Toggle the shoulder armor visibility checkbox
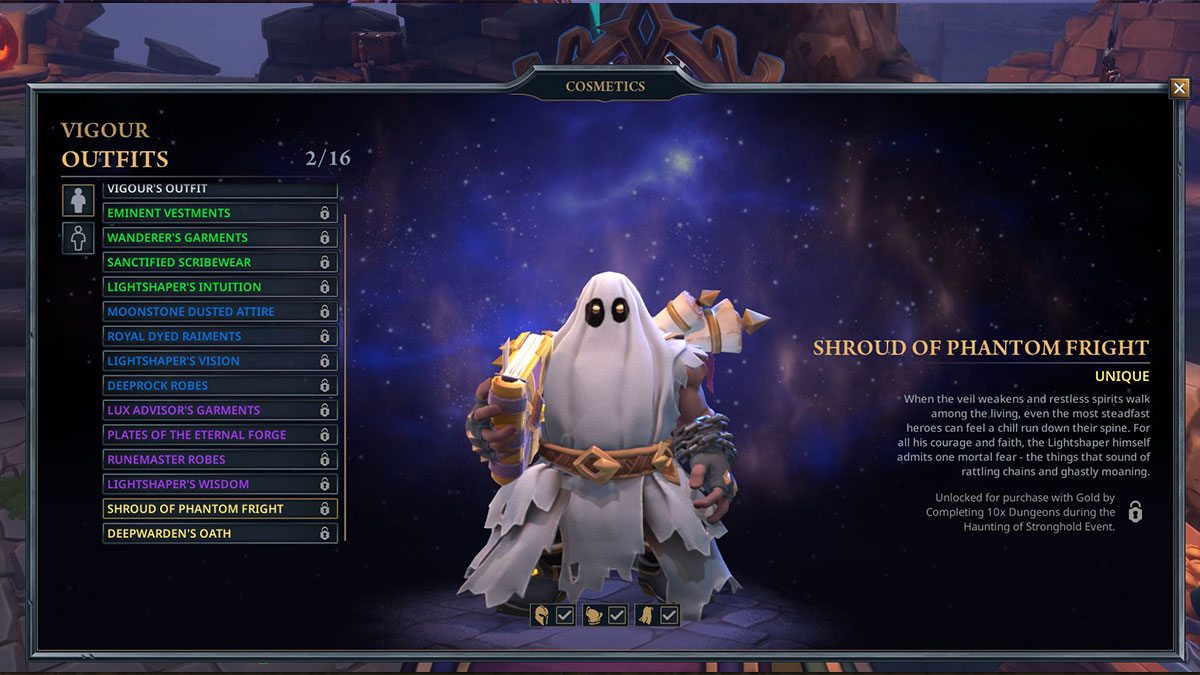This screenshot has height=675, width=1200. click(x=617, y=616)
